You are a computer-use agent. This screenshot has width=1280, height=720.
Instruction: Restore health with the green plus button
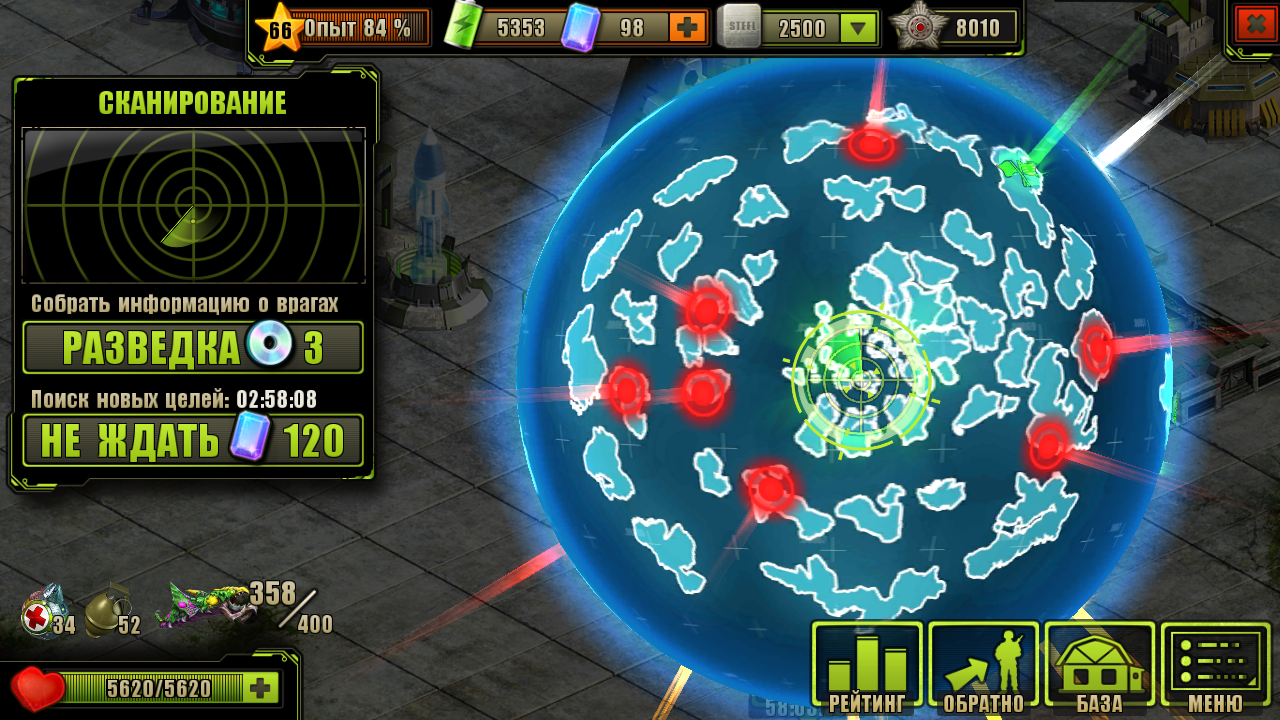click(261, 688)
